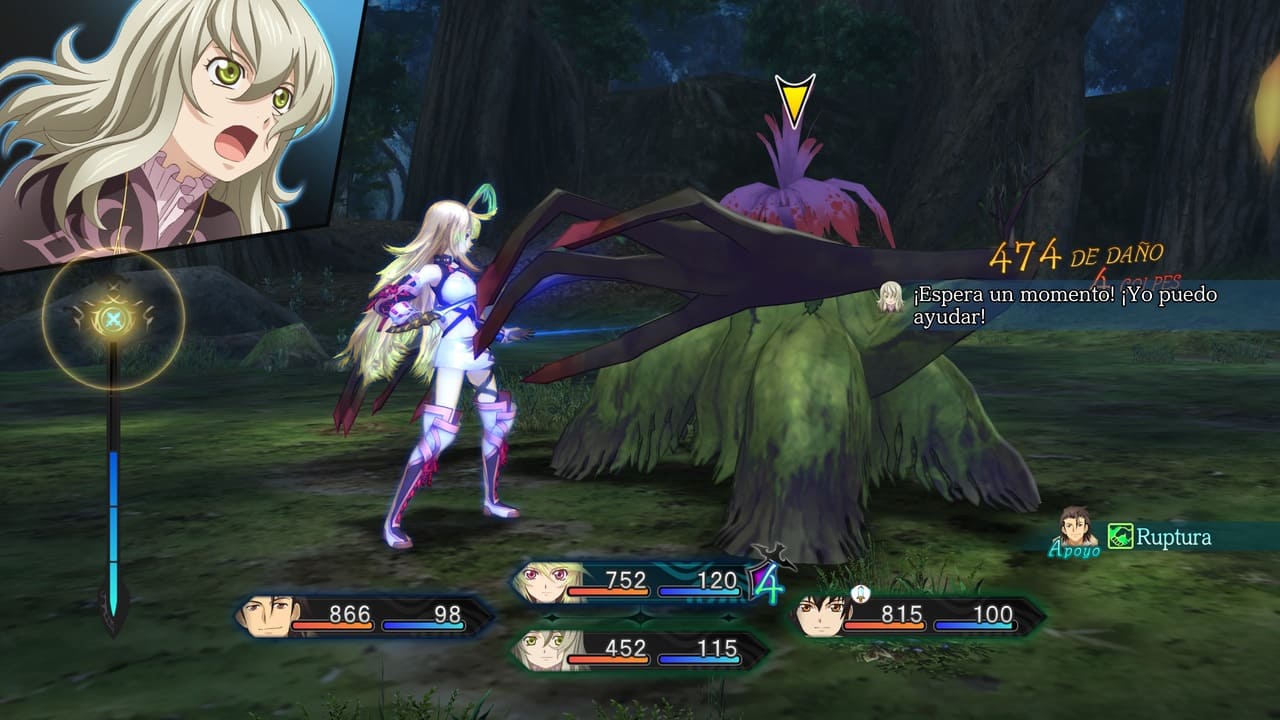Activate the Ruptura support skill icon
The width and height of the screenshot is (1280, 720).
1120,537
